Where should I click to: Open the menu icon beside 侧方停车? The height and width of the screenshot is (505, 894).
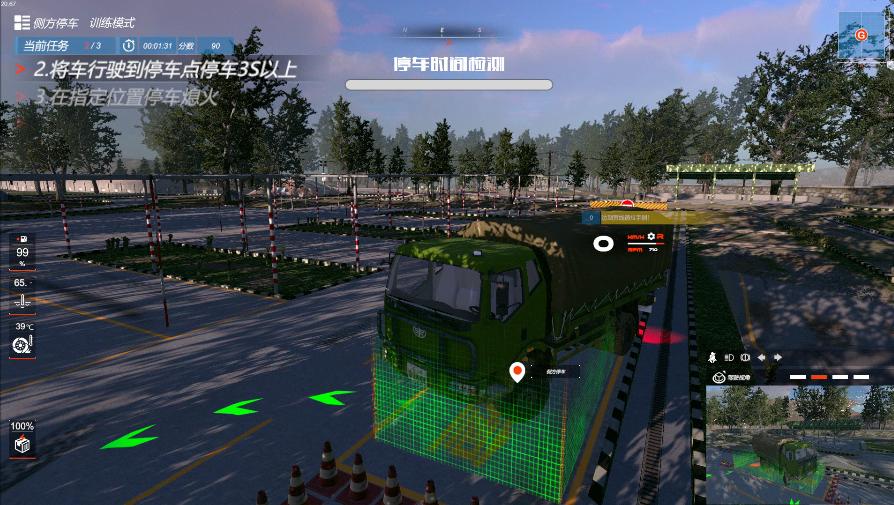point(21,22)
